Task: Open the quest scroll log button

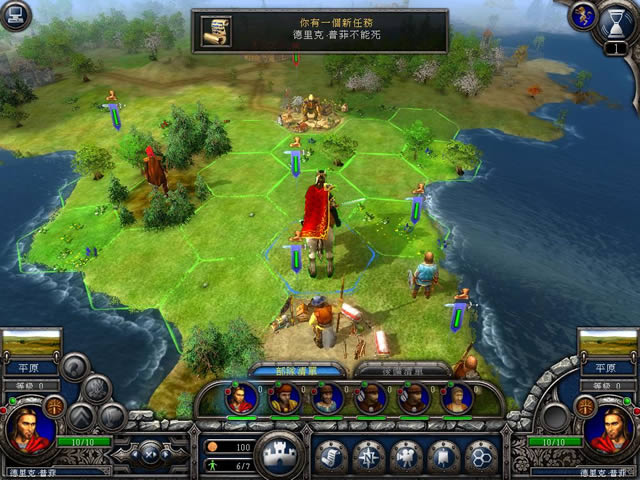Action: pyautogui.click(x=330, y=456)
